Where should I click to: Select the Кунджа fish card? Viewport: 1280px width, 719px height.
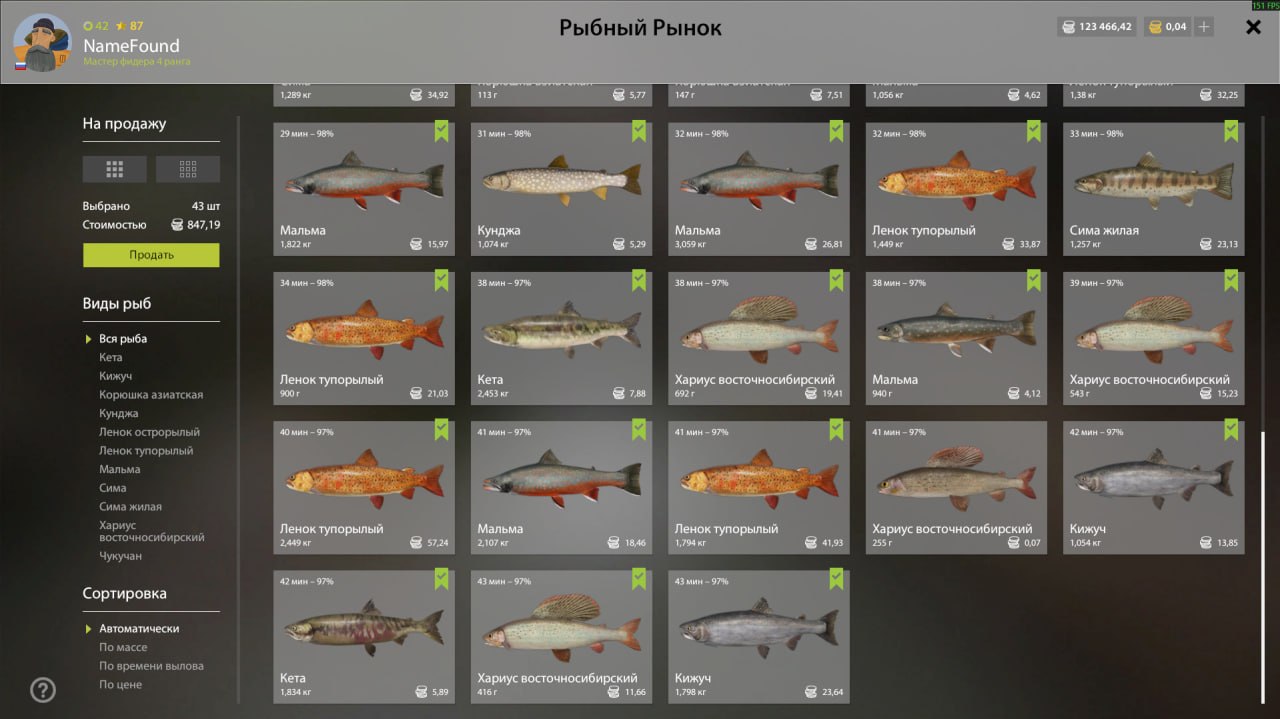(x=561, y=189)
